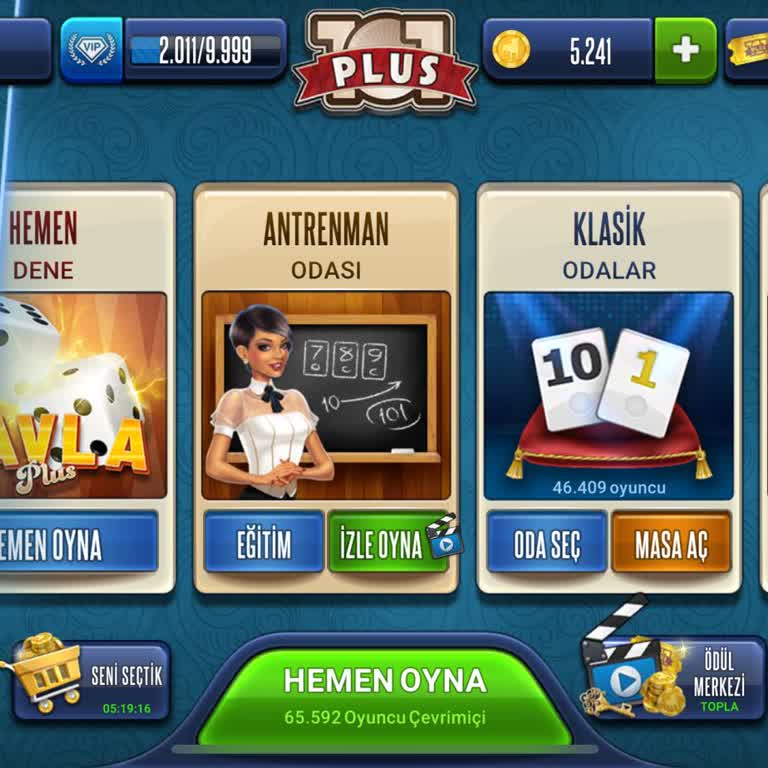Open the Seni Seçtik basket offer
This screenshot has height=768, width=768.
[90, 680]
